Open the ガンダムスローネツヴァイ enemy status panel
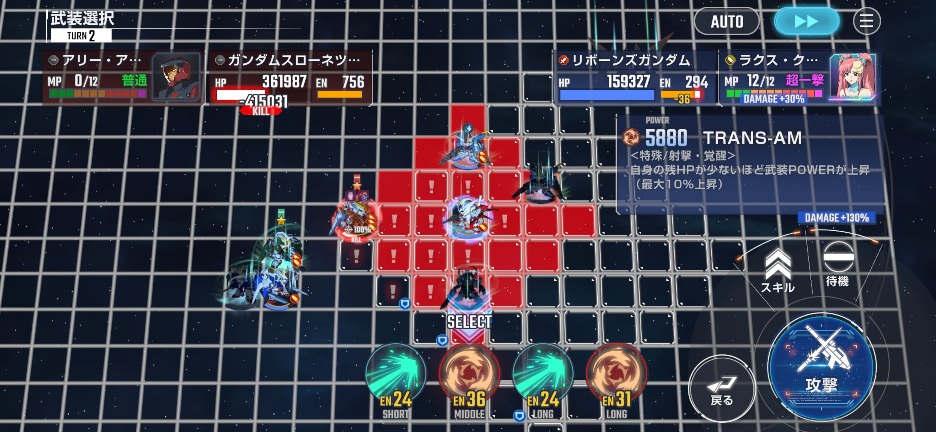936x432 pixels. click(x=290, y=77)
